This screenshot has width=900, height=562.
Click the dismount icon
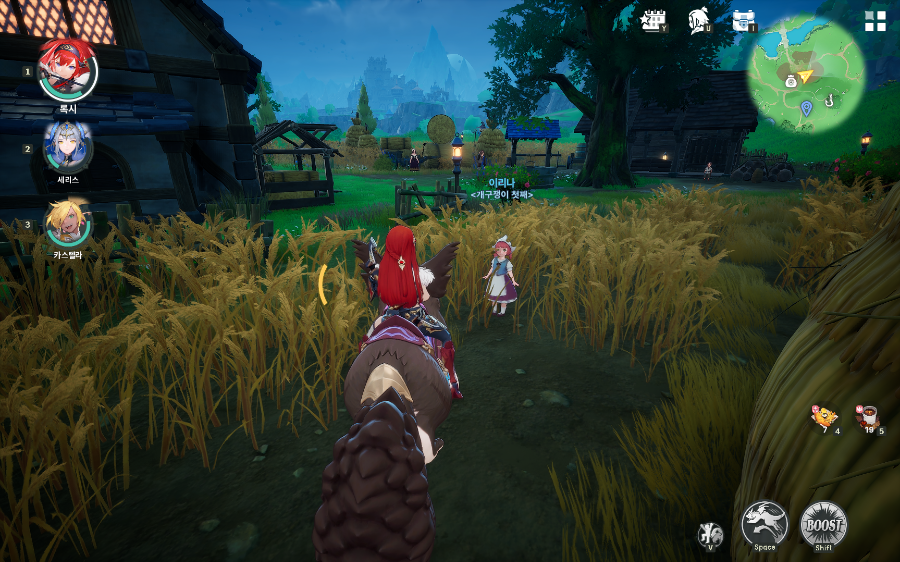[x=710, y=534]
